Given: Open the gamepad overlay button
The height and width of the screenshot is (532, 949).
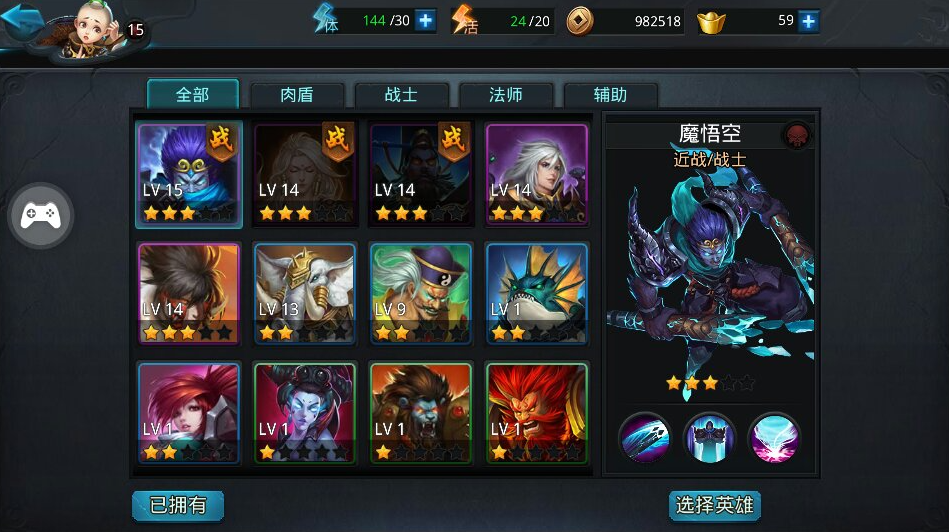Looking at the screenshot, I should pyautogui.click(x=41, y=214).
